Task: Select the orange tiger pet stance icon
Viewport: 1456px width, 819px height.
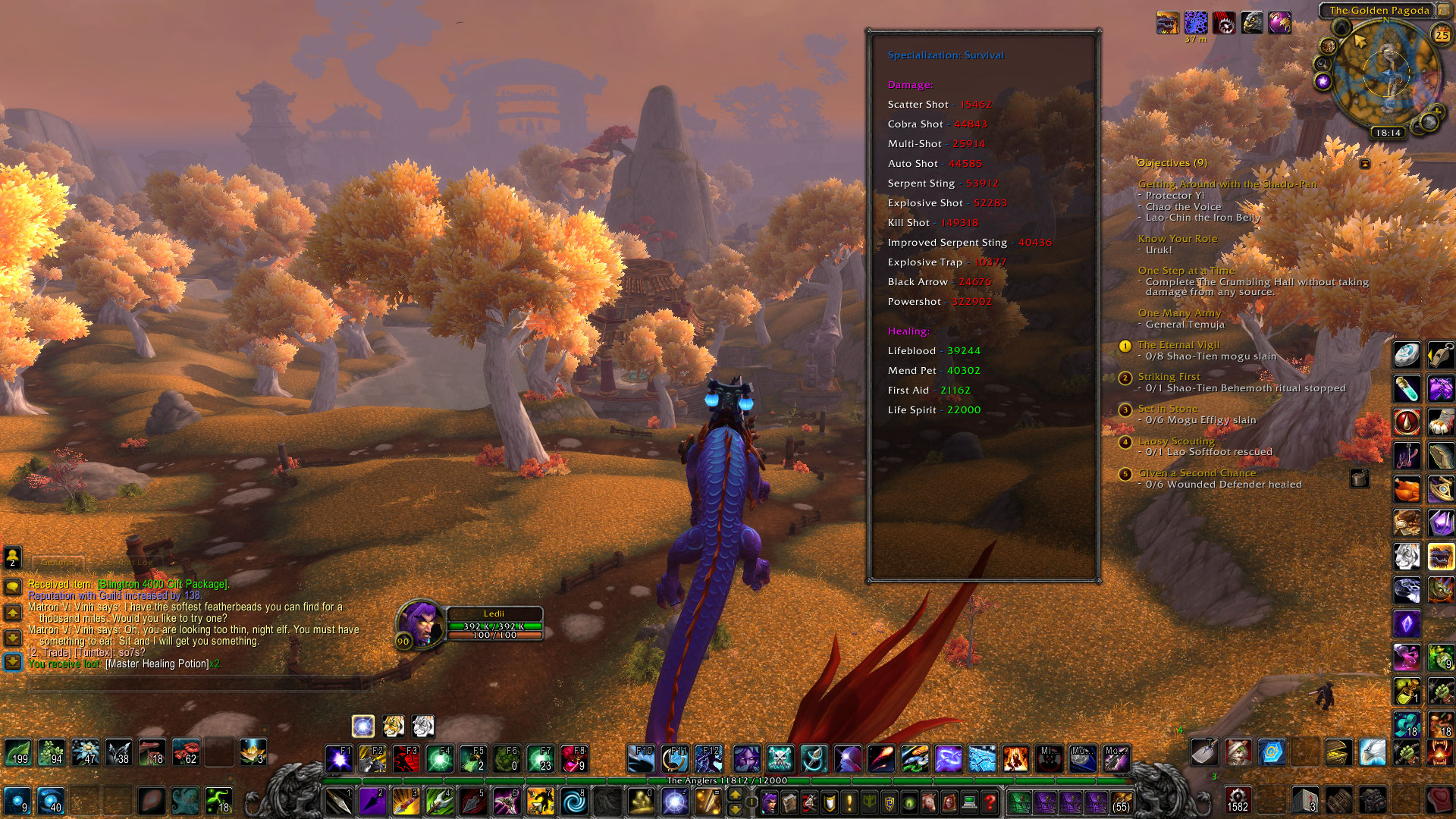Action: (393, 726)
